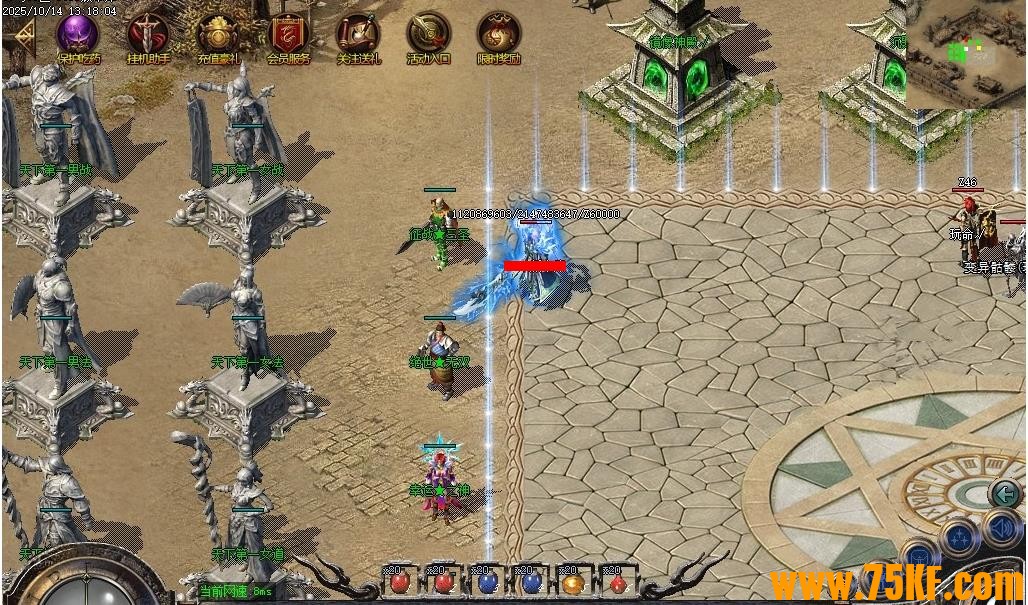
Task: Use the golden orb in hotbar slot 5
Action: 573,582
